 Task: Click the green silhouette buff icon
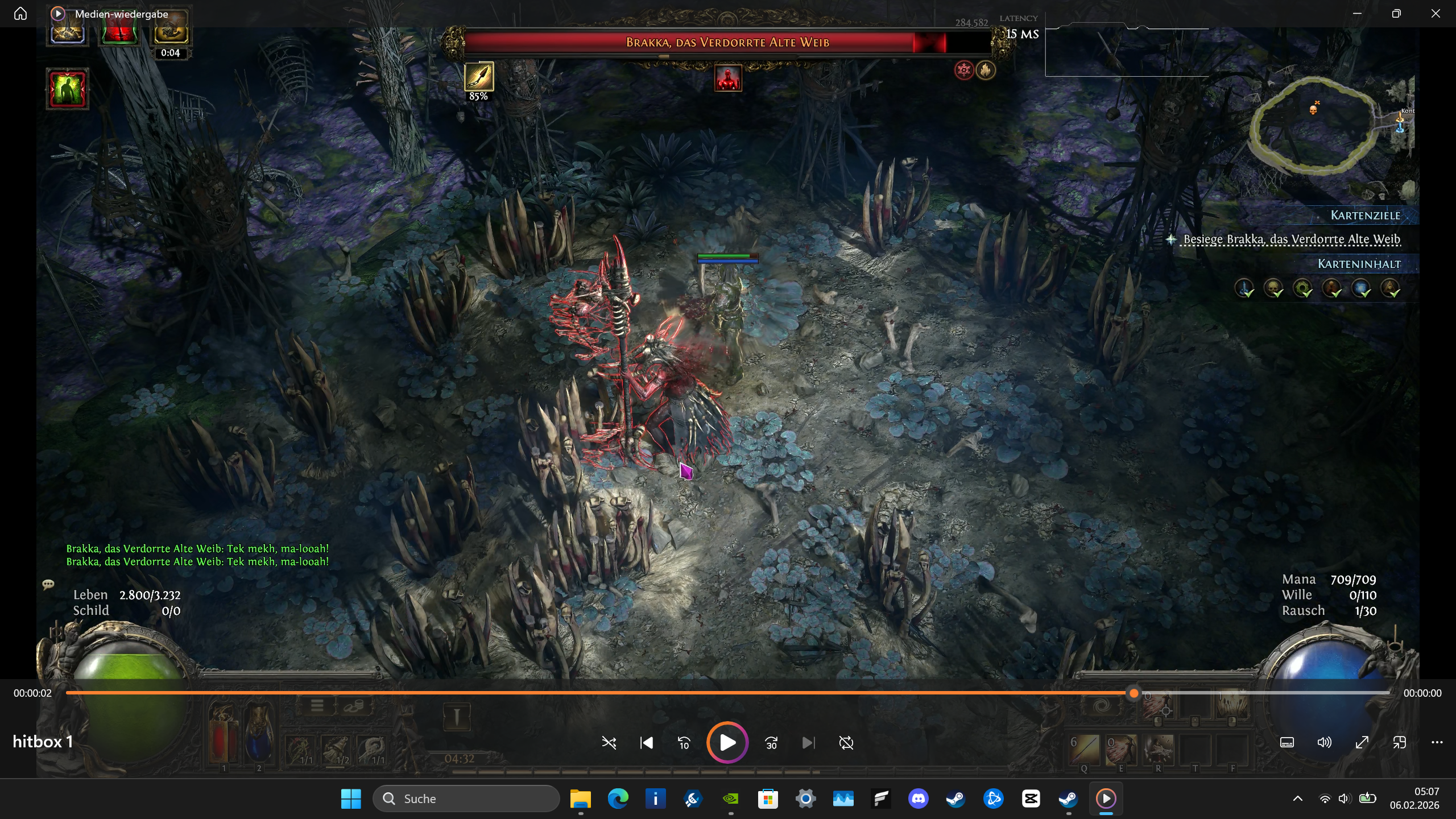(68, 89)
